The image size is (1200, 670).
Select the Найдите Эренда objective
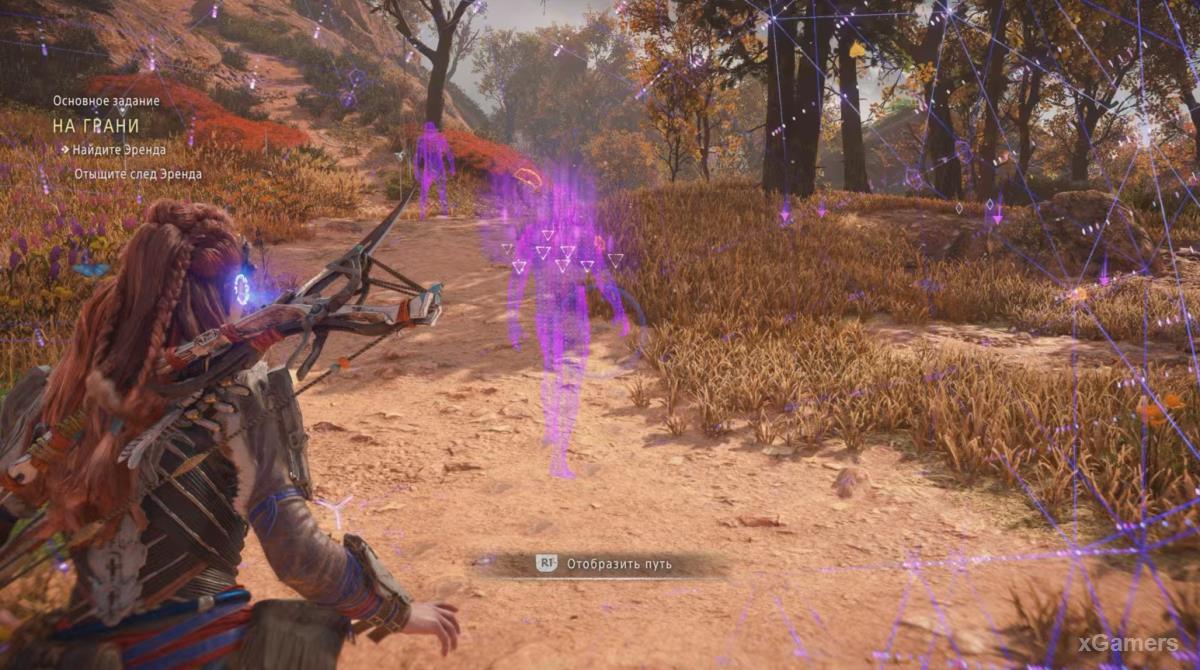point(118,150)
